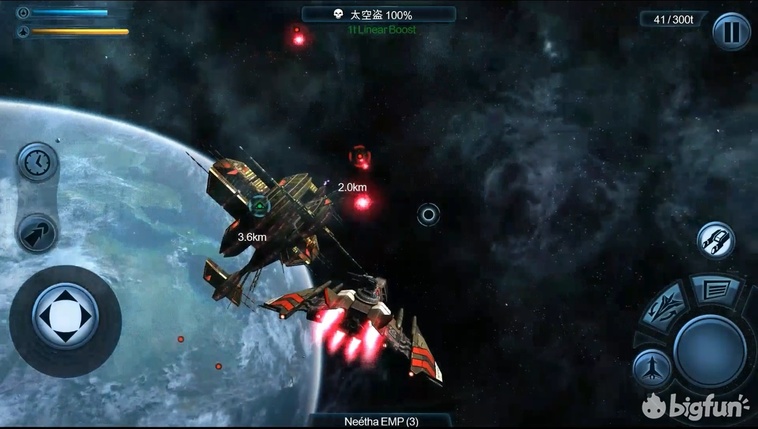Pause the game with the pause button
Screen dimensions: 758x429
pyautogui.click(x=731, y=30)
